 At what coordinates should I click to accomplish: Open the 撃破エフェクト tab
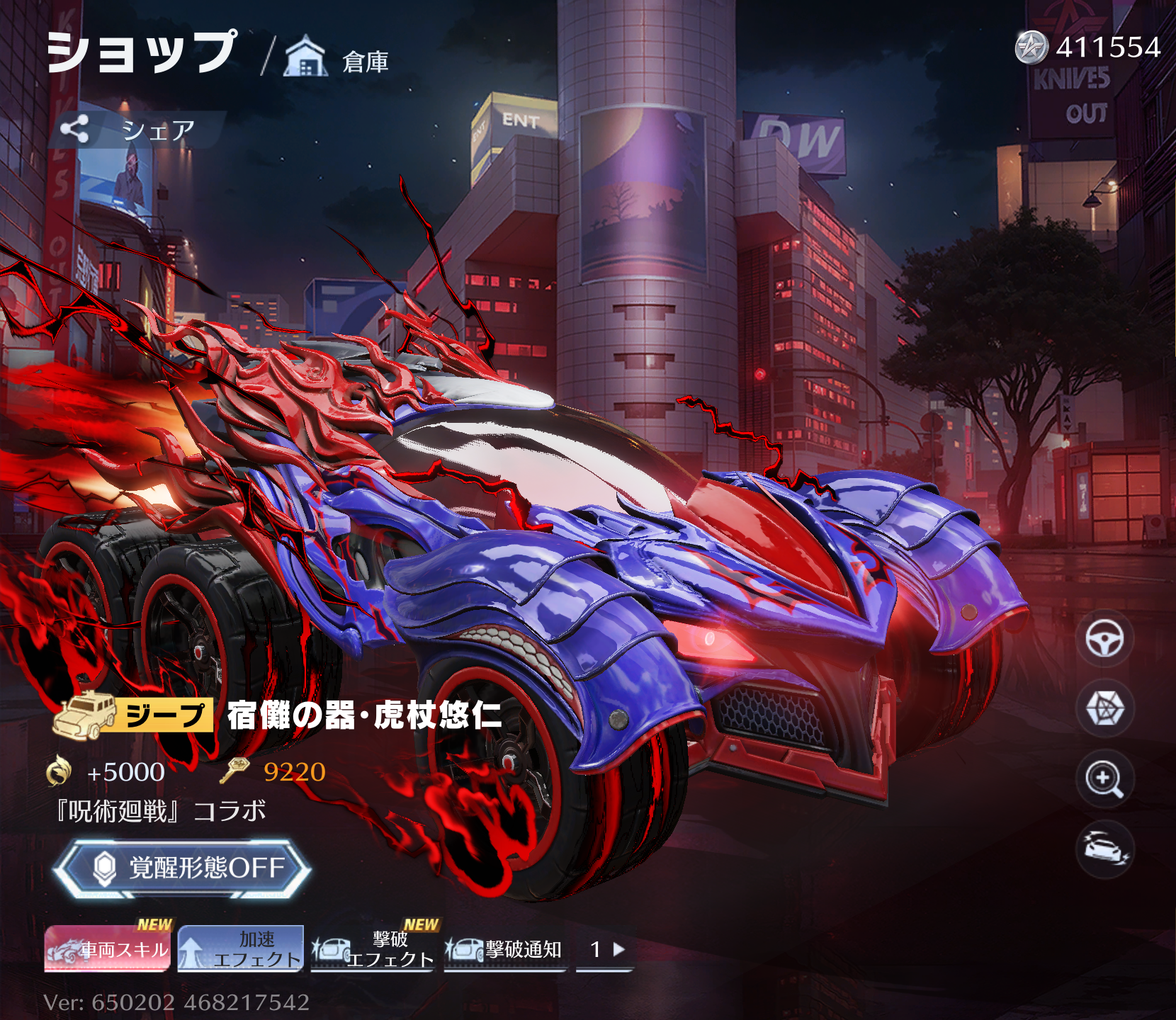click(373, 949)
